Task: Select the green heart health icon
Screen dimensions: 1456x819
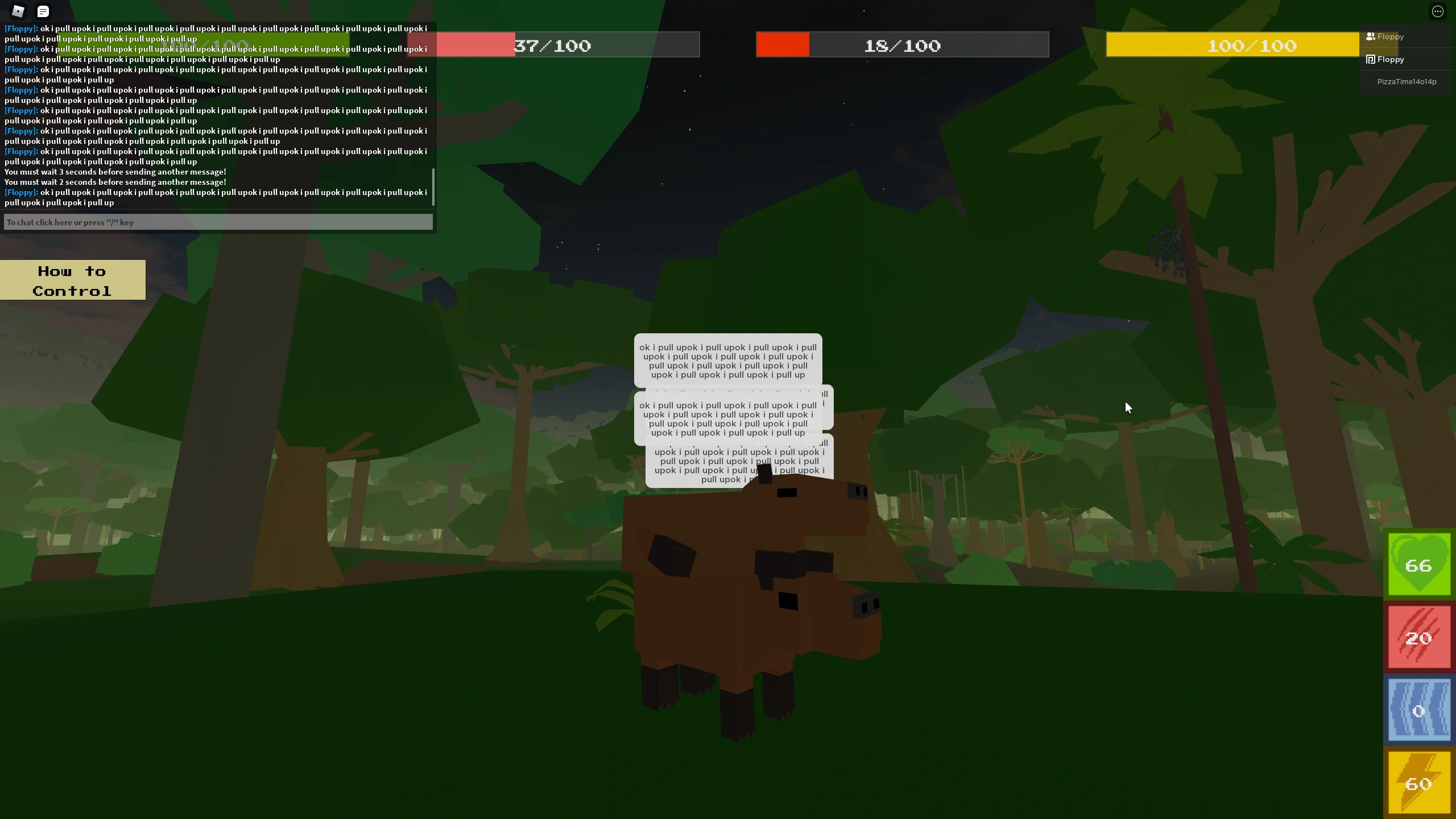Action: pyautogui.click(x=1418, y=564)
